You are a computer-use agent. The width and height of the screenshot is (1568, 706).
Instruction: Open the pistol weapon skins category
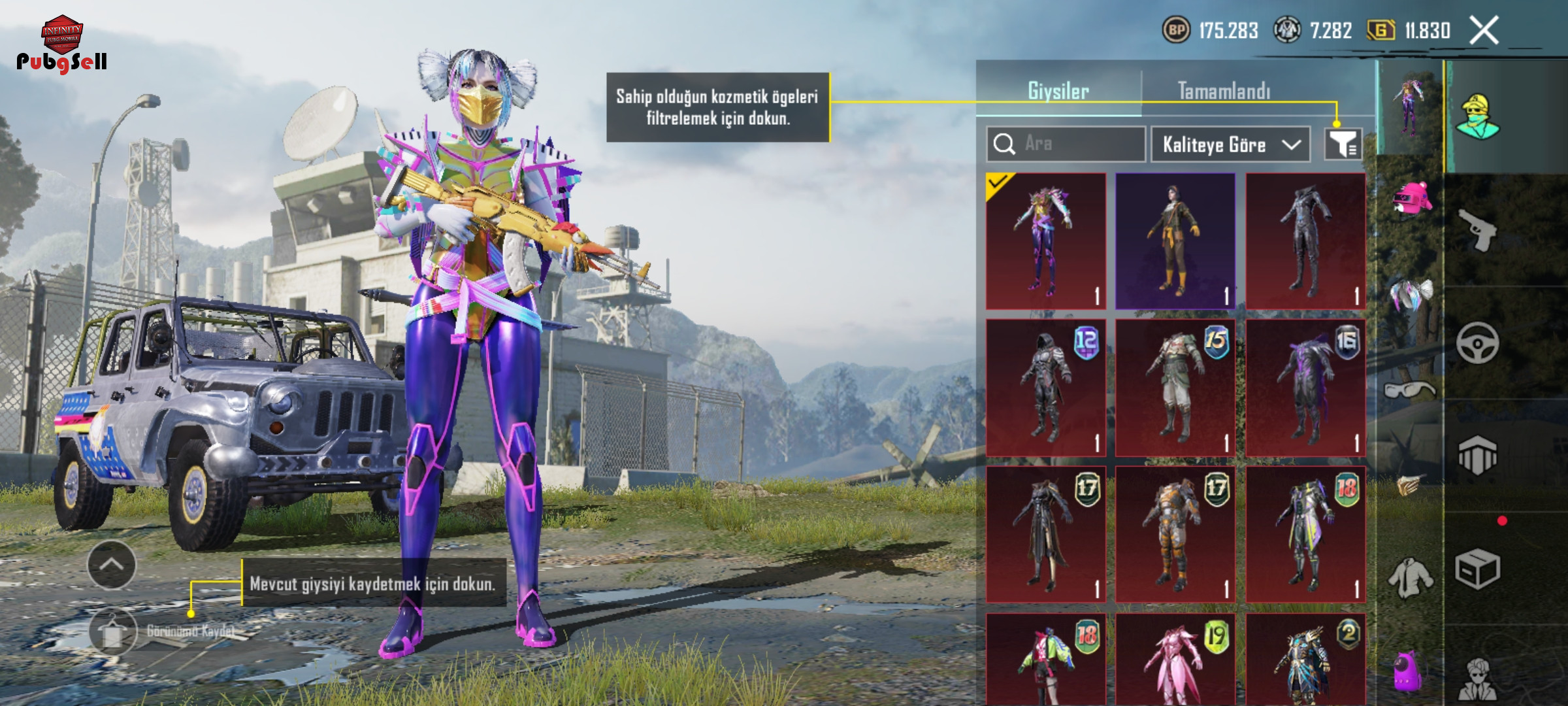(1478, 229)
